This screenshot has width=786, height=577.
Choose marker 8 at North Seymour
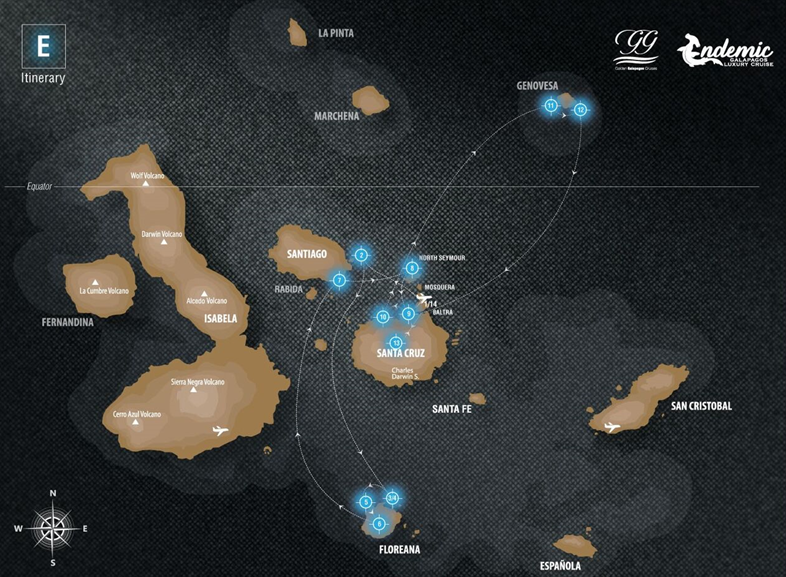tap(411, 267)
